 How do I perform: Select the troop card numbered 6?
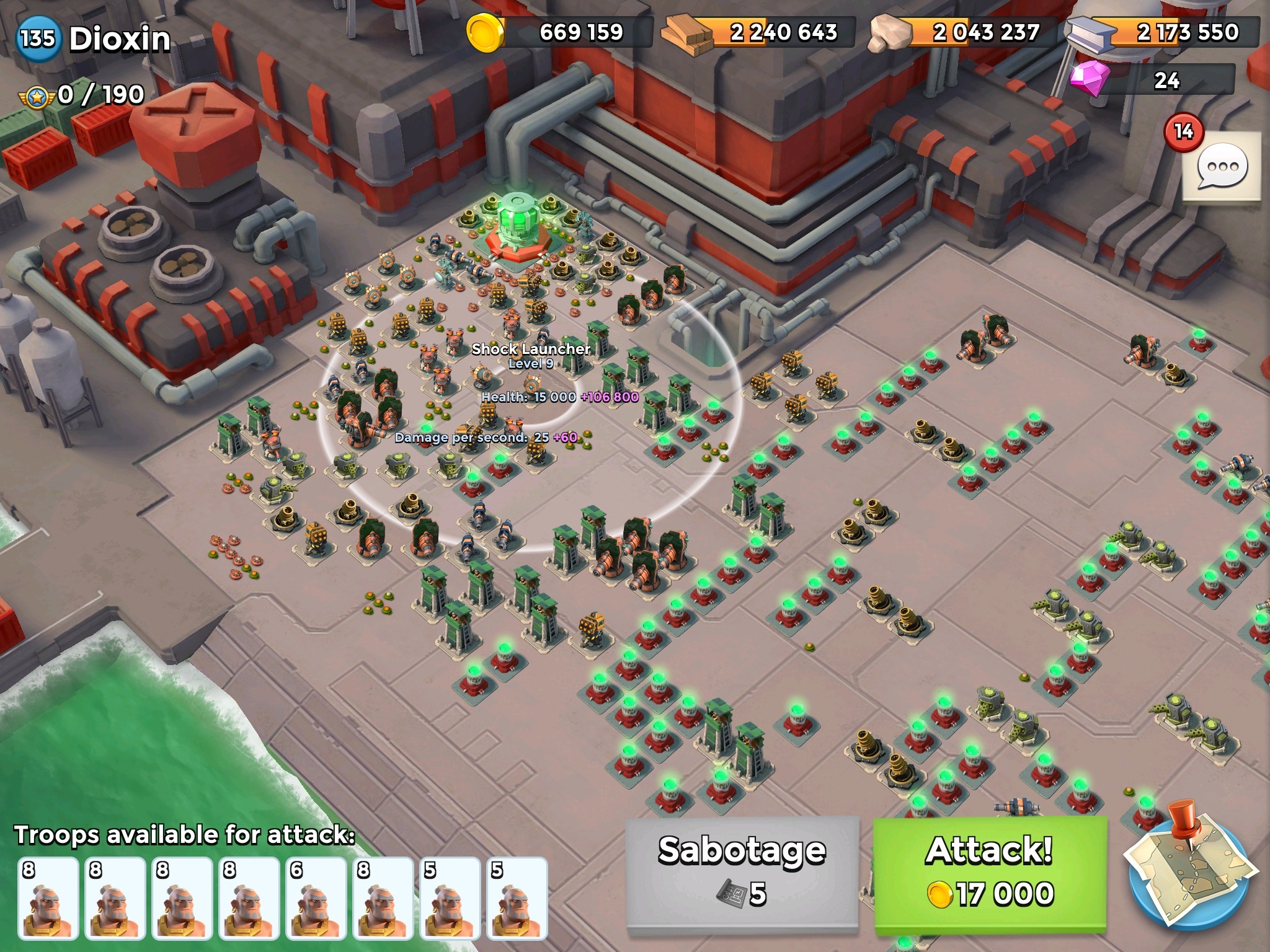pyautogui.click(x=316, y=897)
